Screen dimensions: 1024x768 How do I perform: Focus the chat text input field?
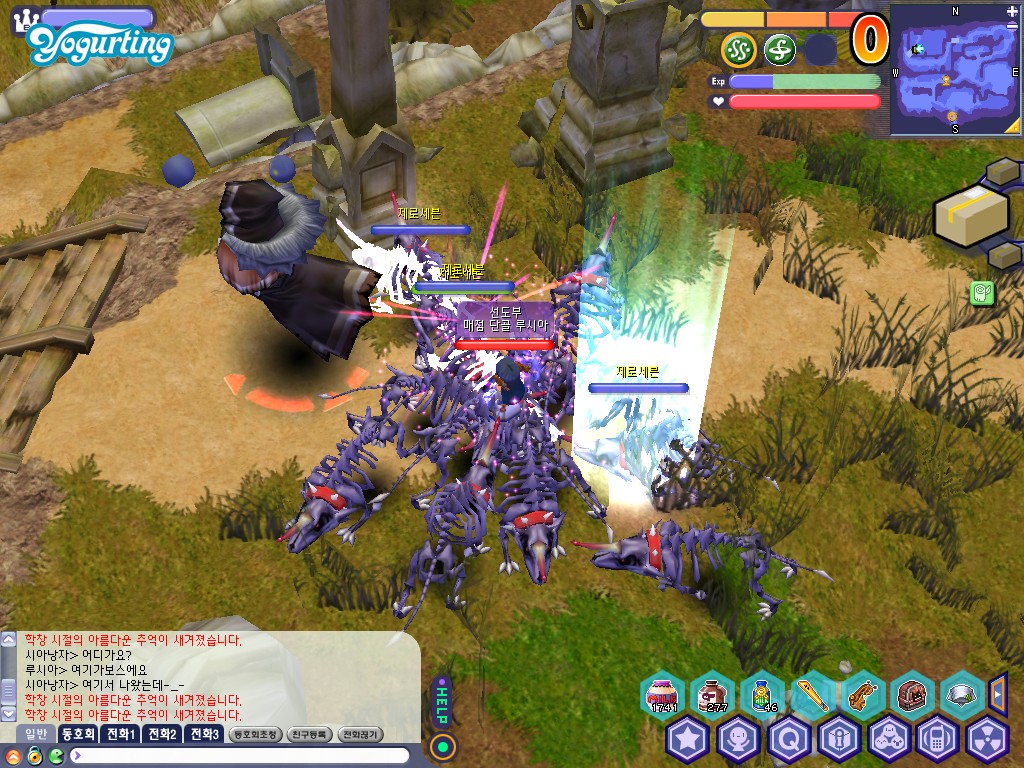coord(240,755)
